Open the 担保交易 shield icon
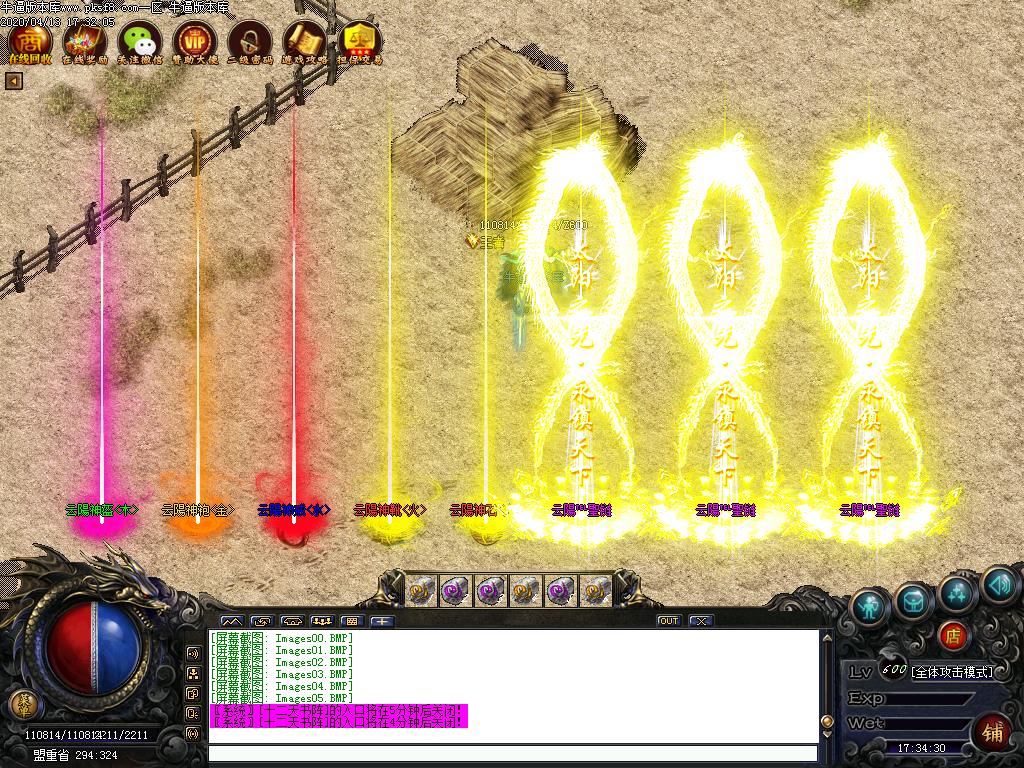The height and width of the screenshot is (768, 1024). [x=360, y=41]
